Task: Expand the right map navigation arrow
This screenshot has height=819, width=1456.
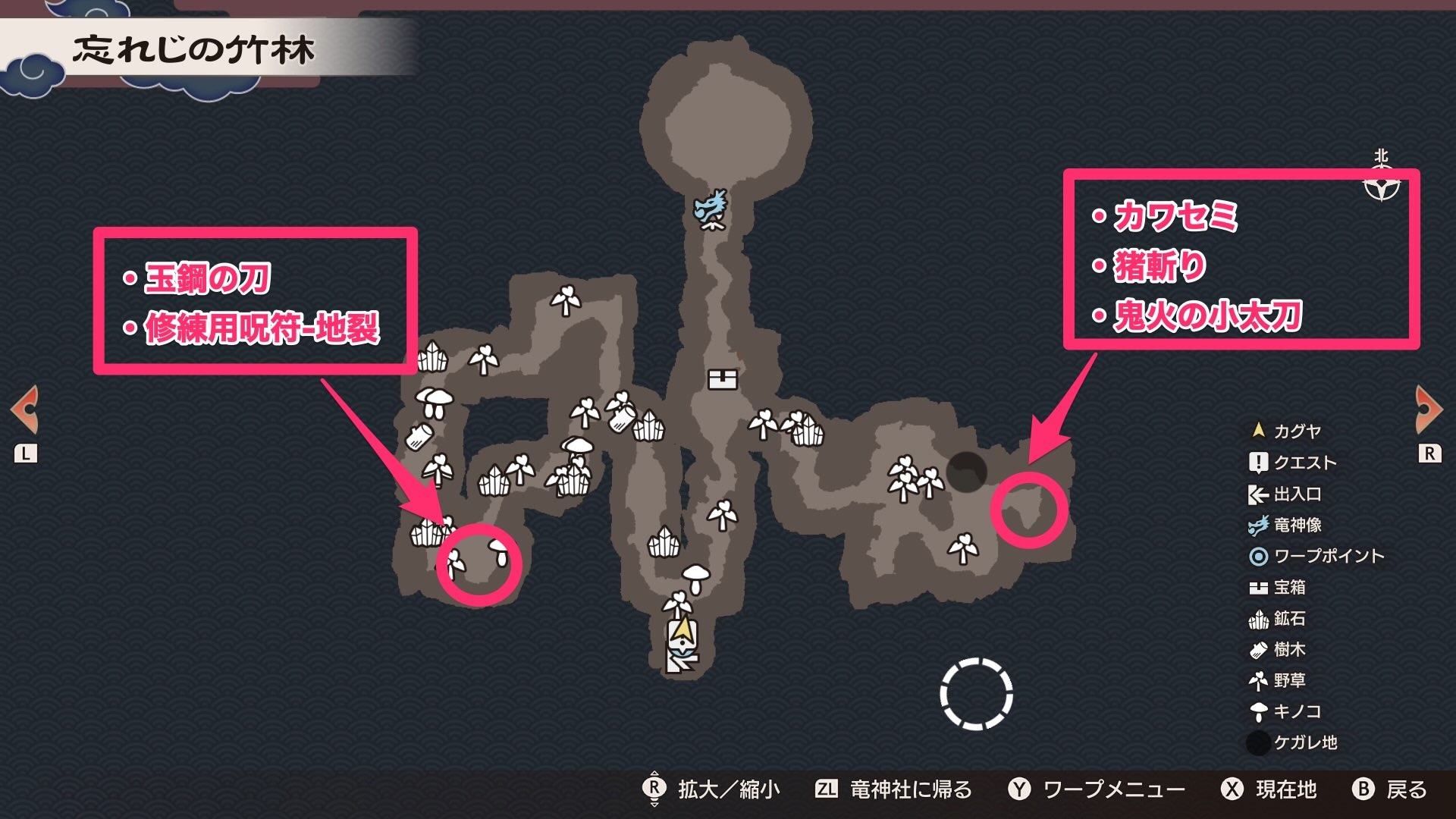Action: coord(1429,409)
